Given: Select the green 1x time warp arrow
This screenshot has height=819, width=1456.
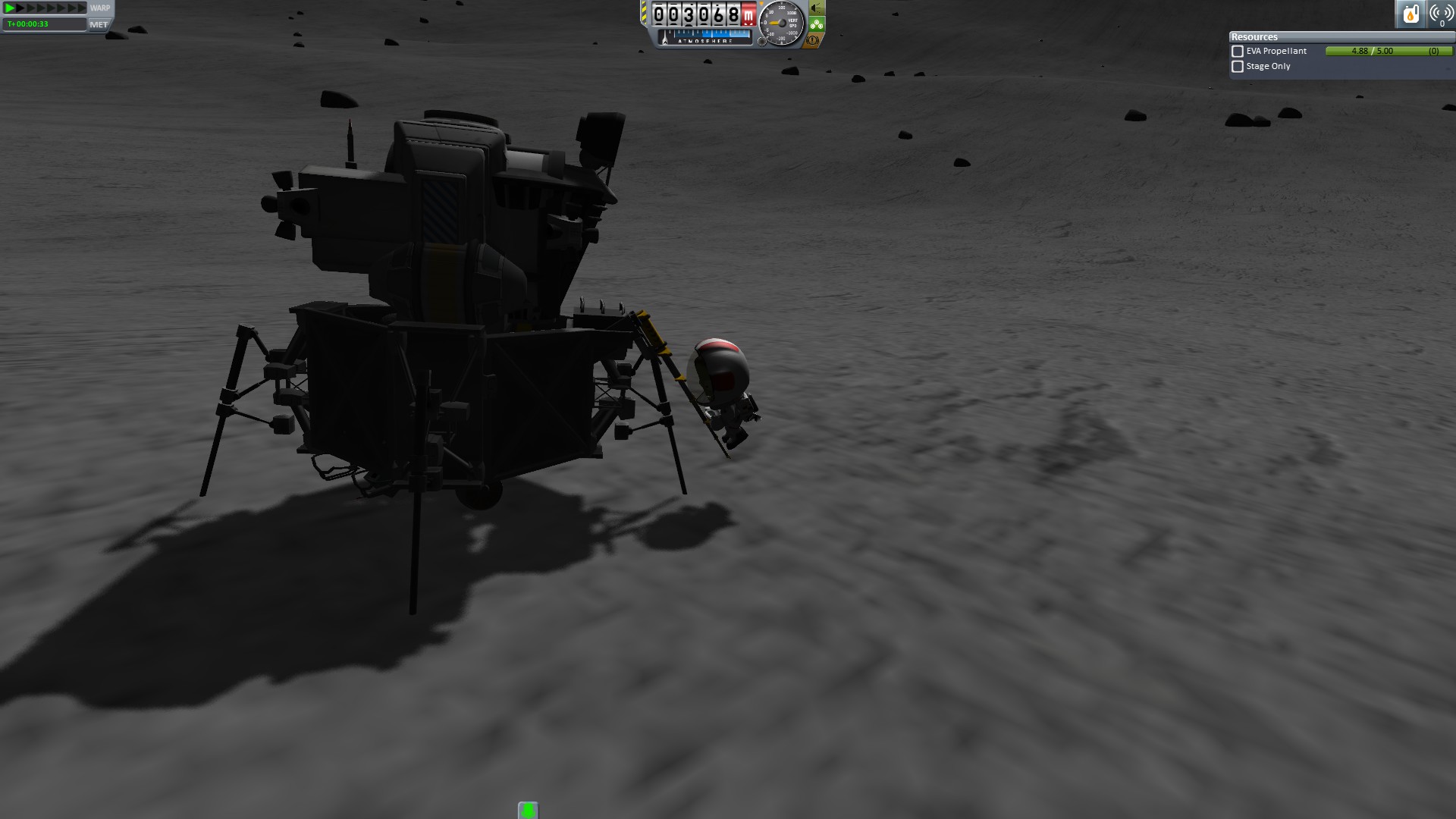Looking at the screenshot, I should (x=10, y=8).
